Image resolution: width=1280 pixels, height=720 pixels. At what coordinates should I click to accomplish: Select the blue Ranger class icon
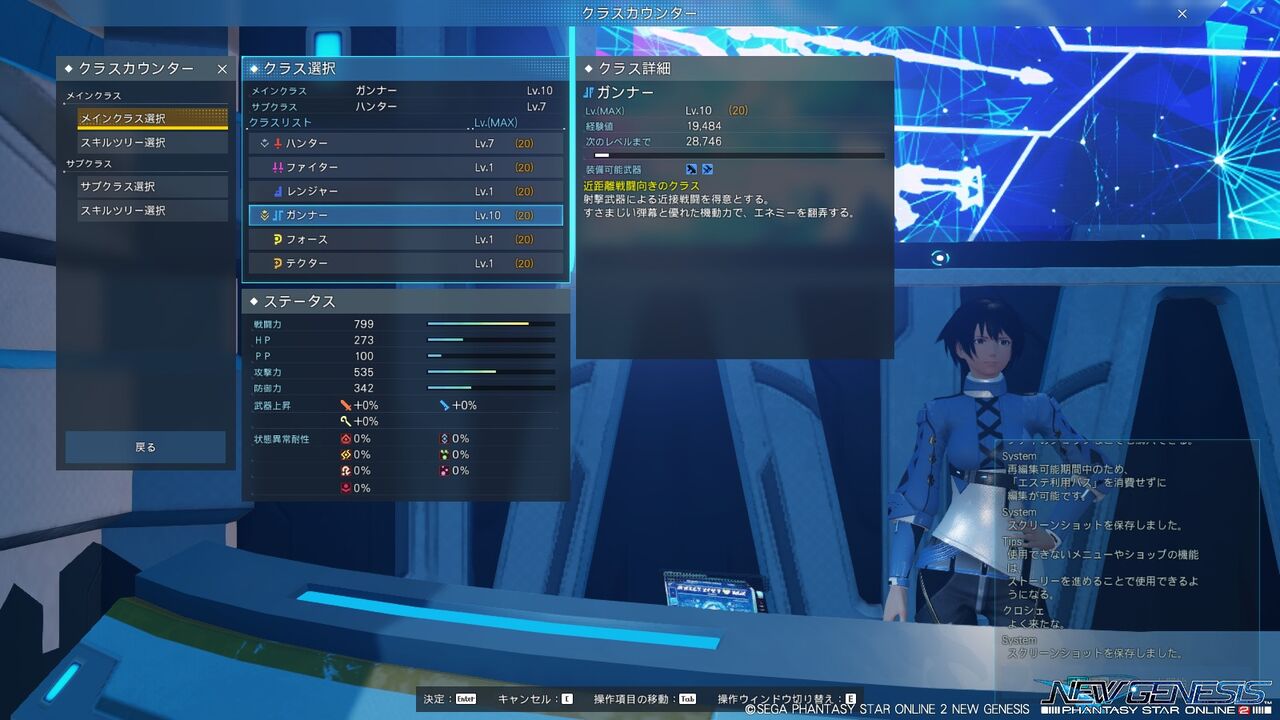277,191
